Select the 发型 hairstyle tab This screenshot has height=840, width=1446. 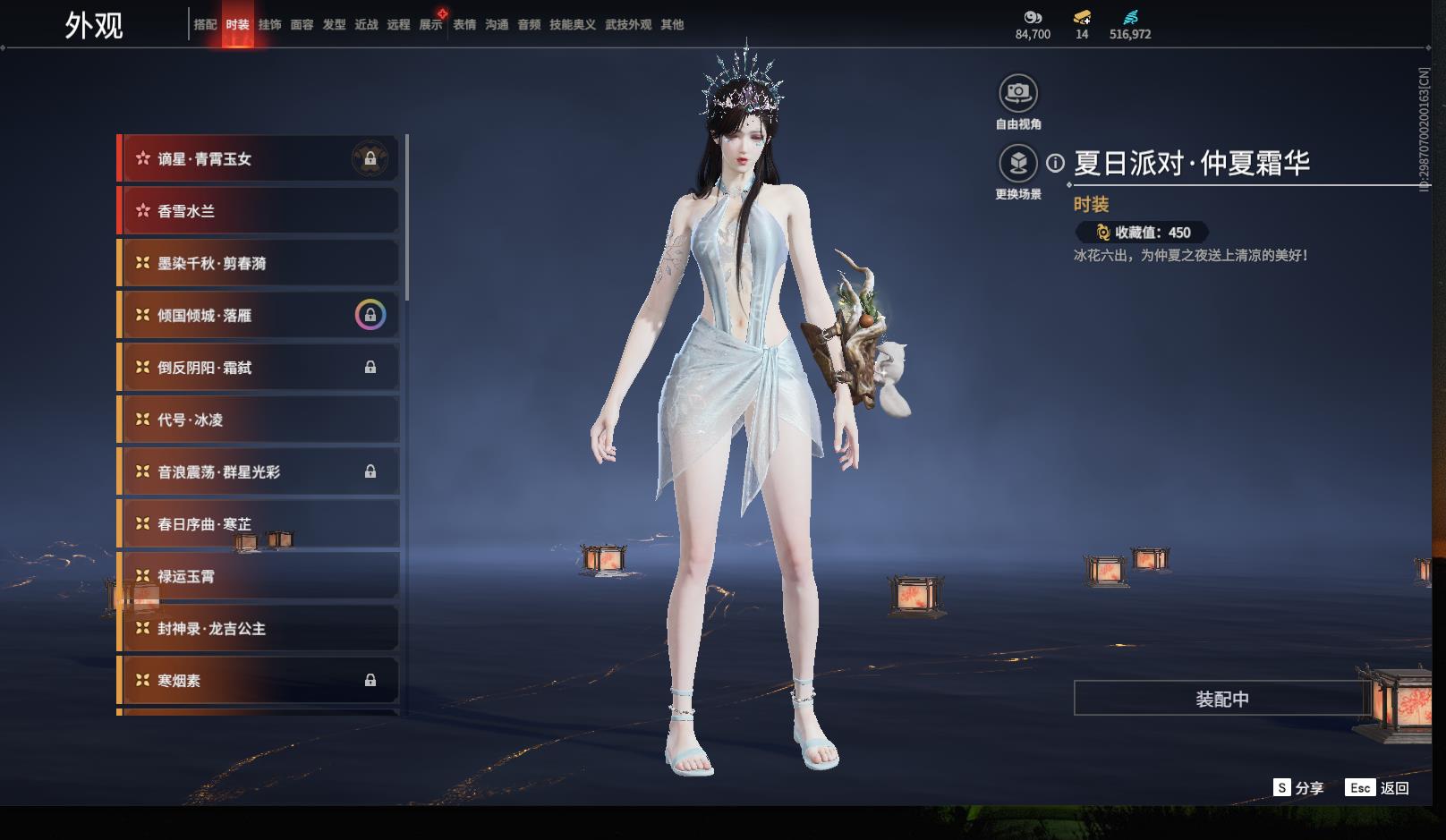click(x=334, y=25)
